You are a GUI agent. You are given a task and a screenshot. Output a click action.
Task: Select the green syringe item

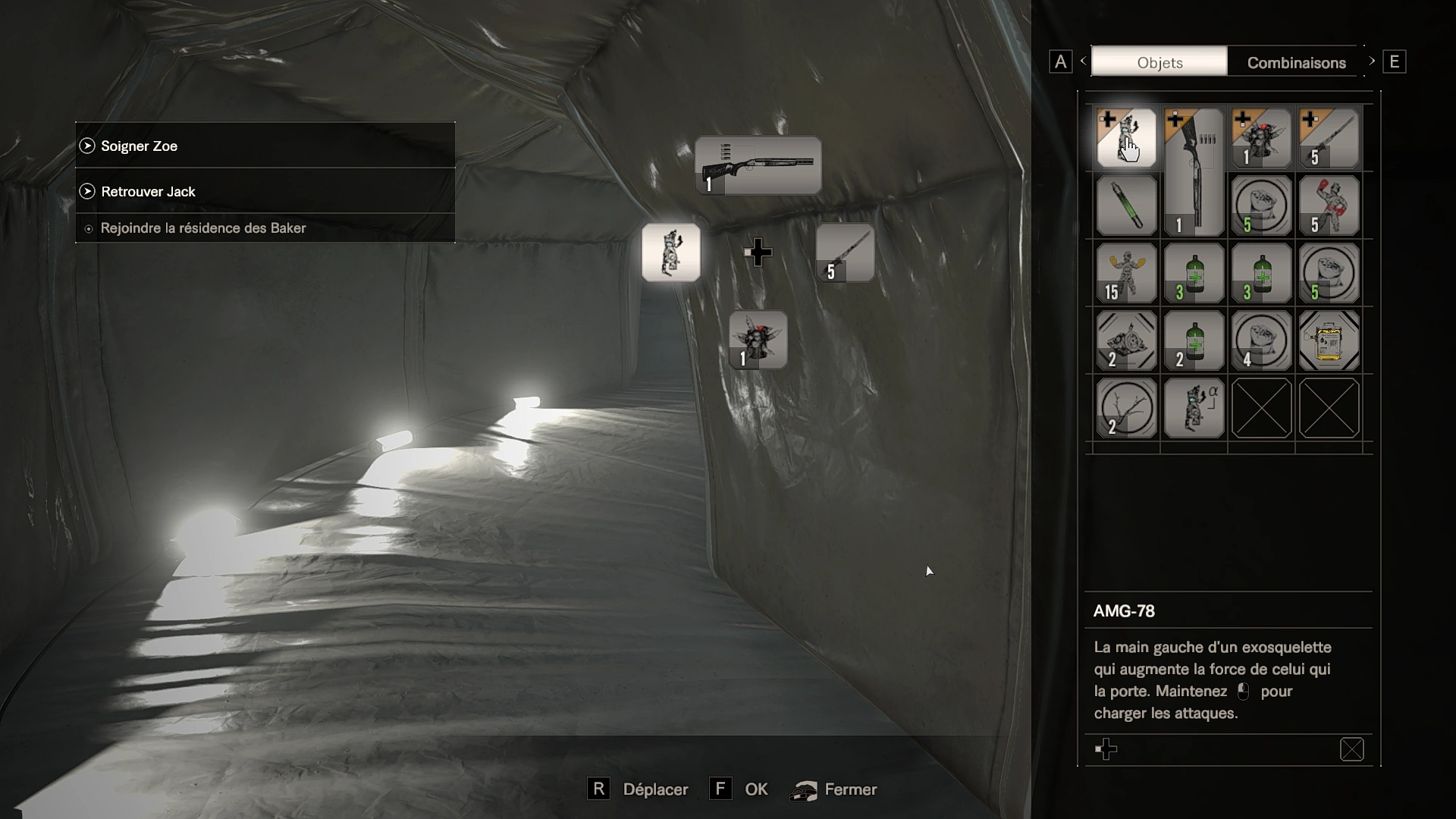1126,206
